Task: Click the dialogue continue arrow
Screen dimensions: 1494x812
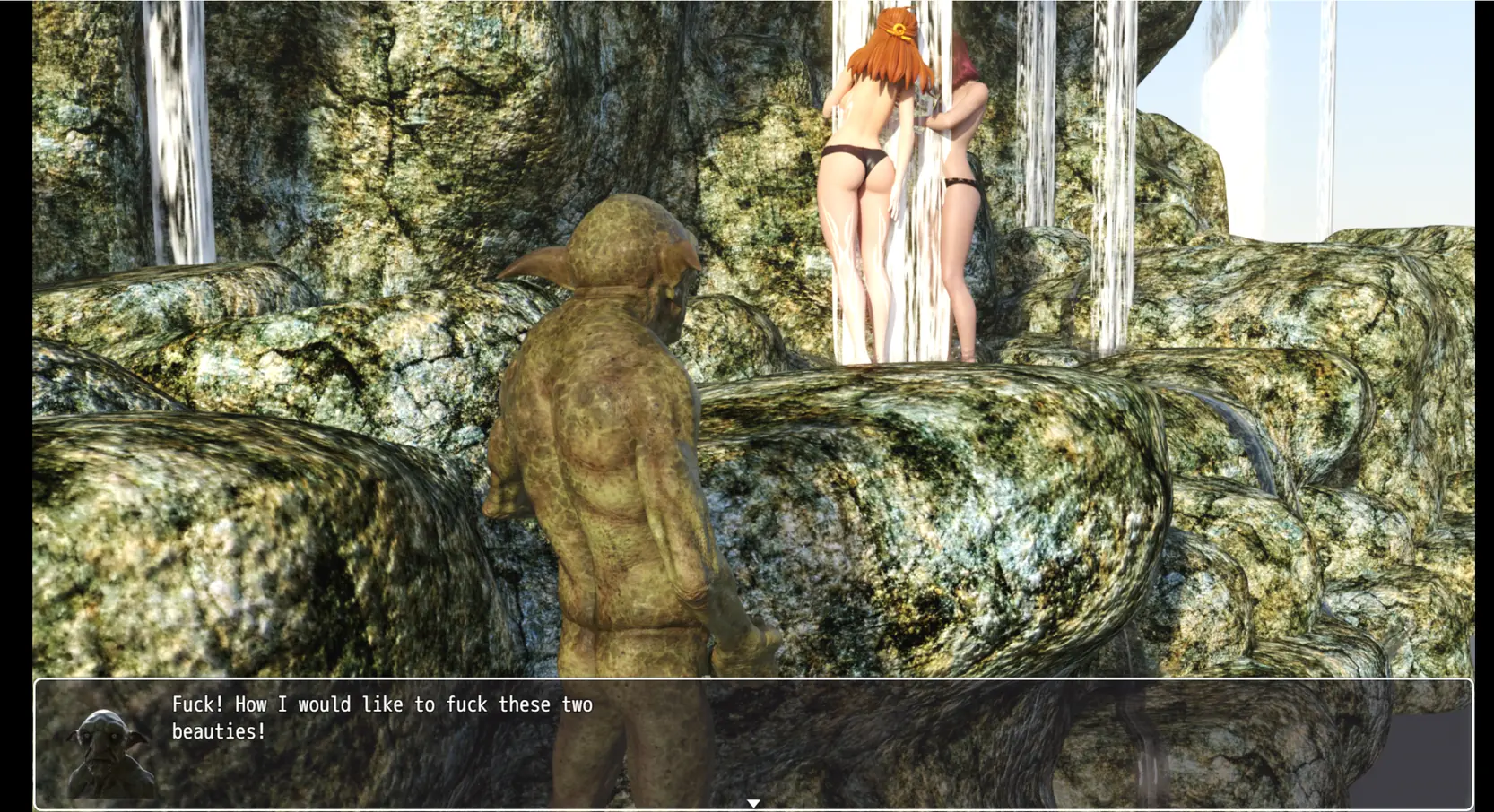Action: click(753, 803)
